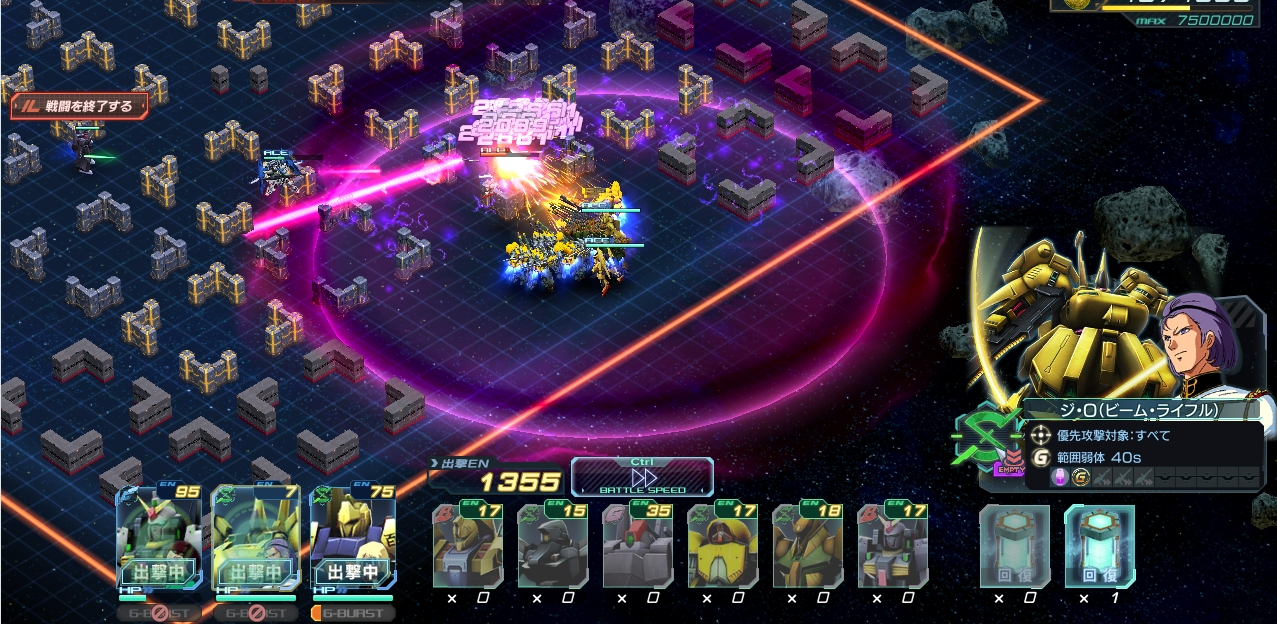Click the 優先攻撃対象 priority target crosshair icon
This screenshot has height=624, width=1277.
coord(1041,436)
